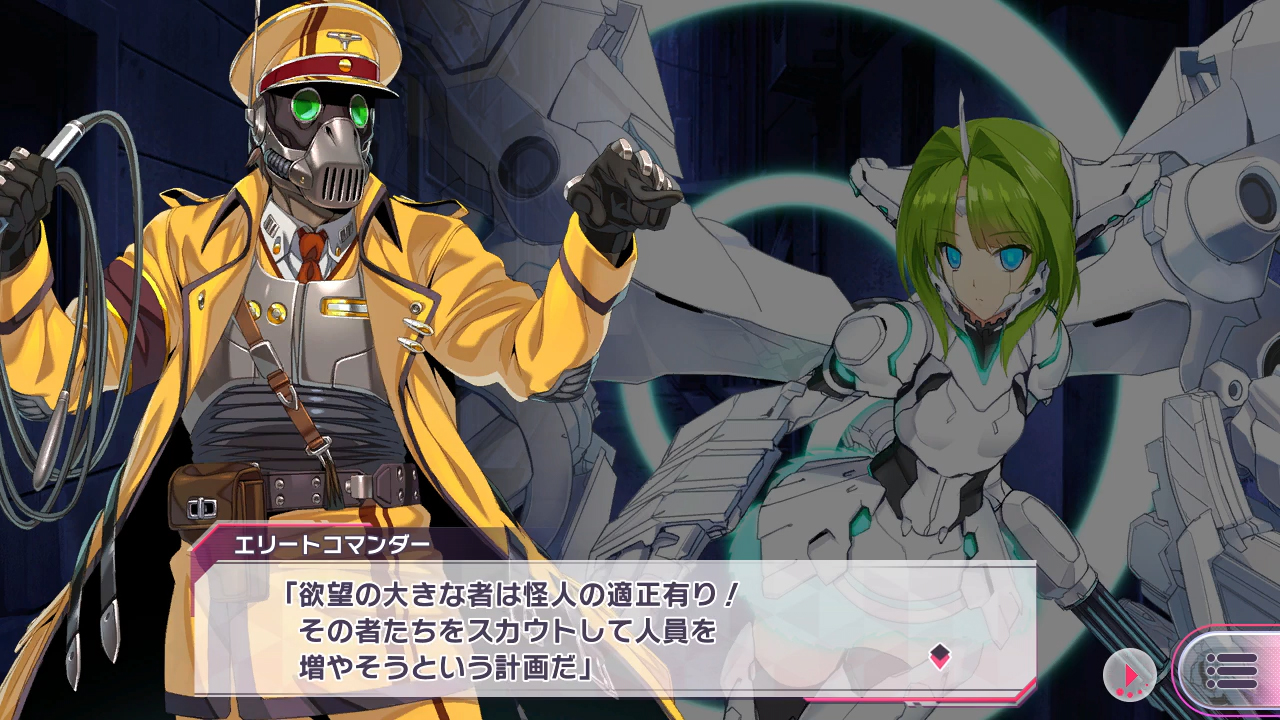Toggle auto-play with the pink triangle button
This screenshot has width=1280, height=720.
coord(1129,675)
